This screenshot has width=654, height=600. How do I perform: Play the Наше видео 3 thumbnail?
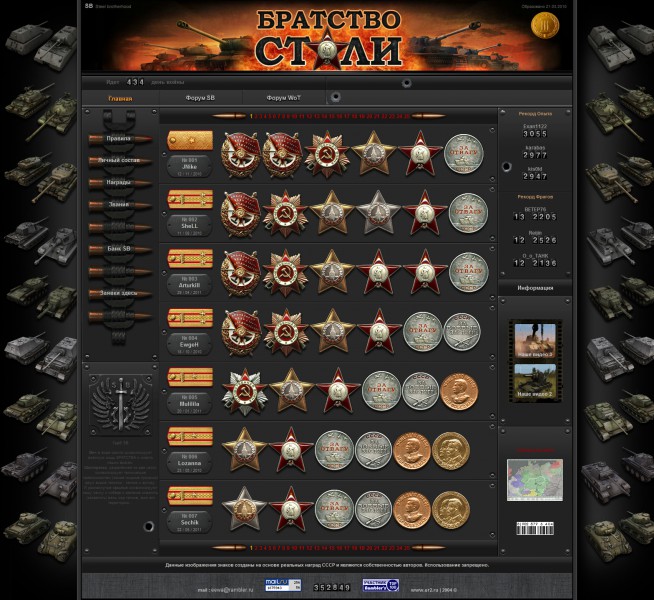[x=535, y=340]
